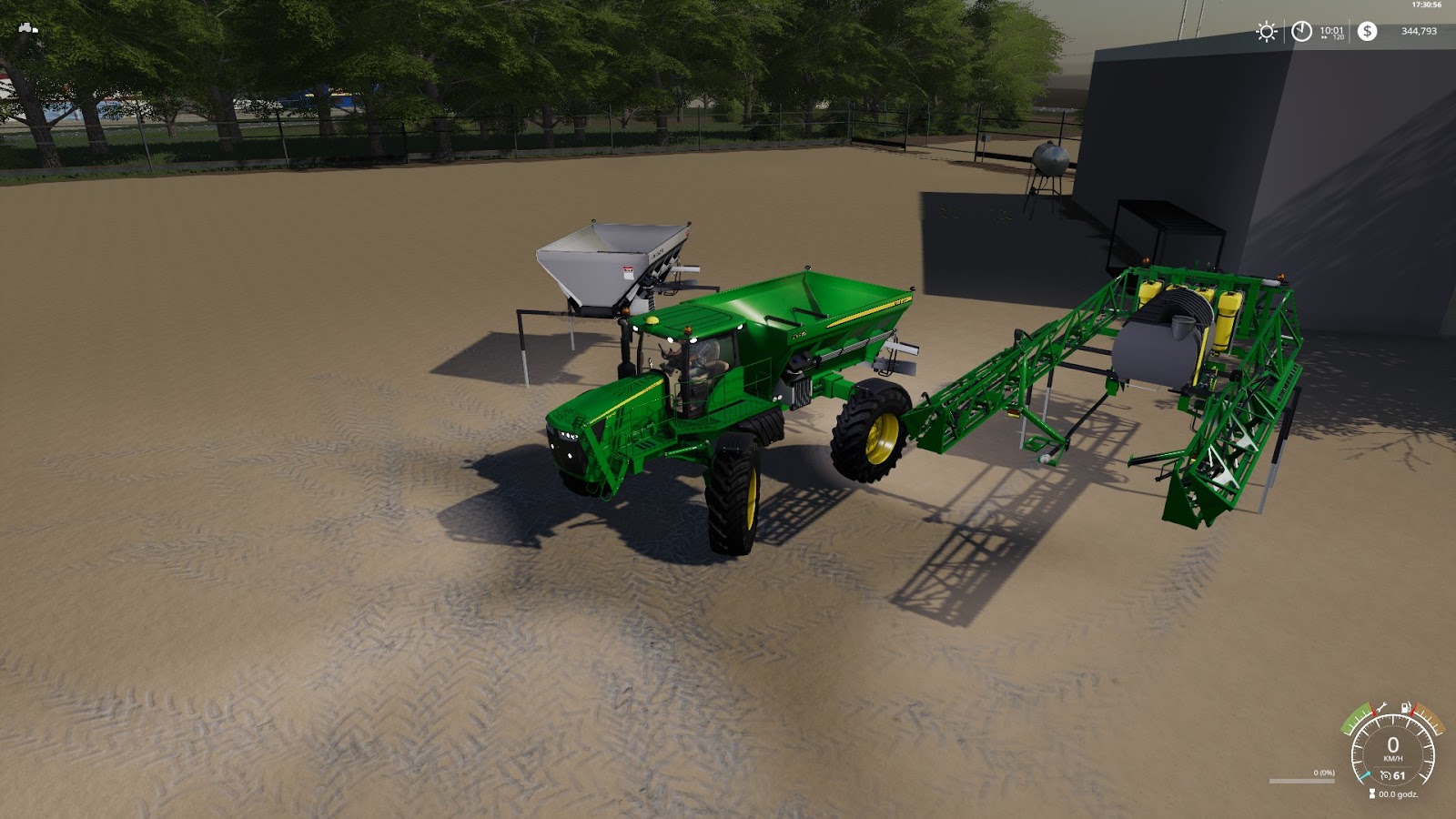
Task: Toggle the fast-forward timescale arrows
Action: pyautogui.click(x=1324, y=39)
